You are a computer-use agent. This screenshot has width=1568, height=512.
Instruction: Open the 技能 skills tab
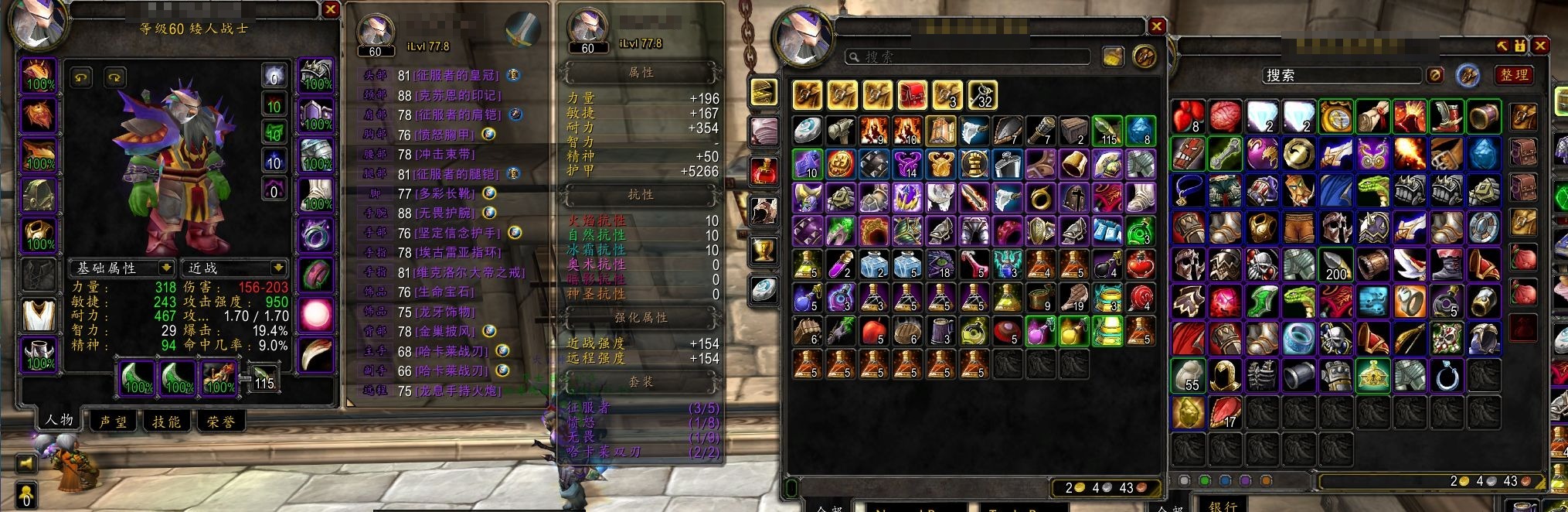pos(166,422)
